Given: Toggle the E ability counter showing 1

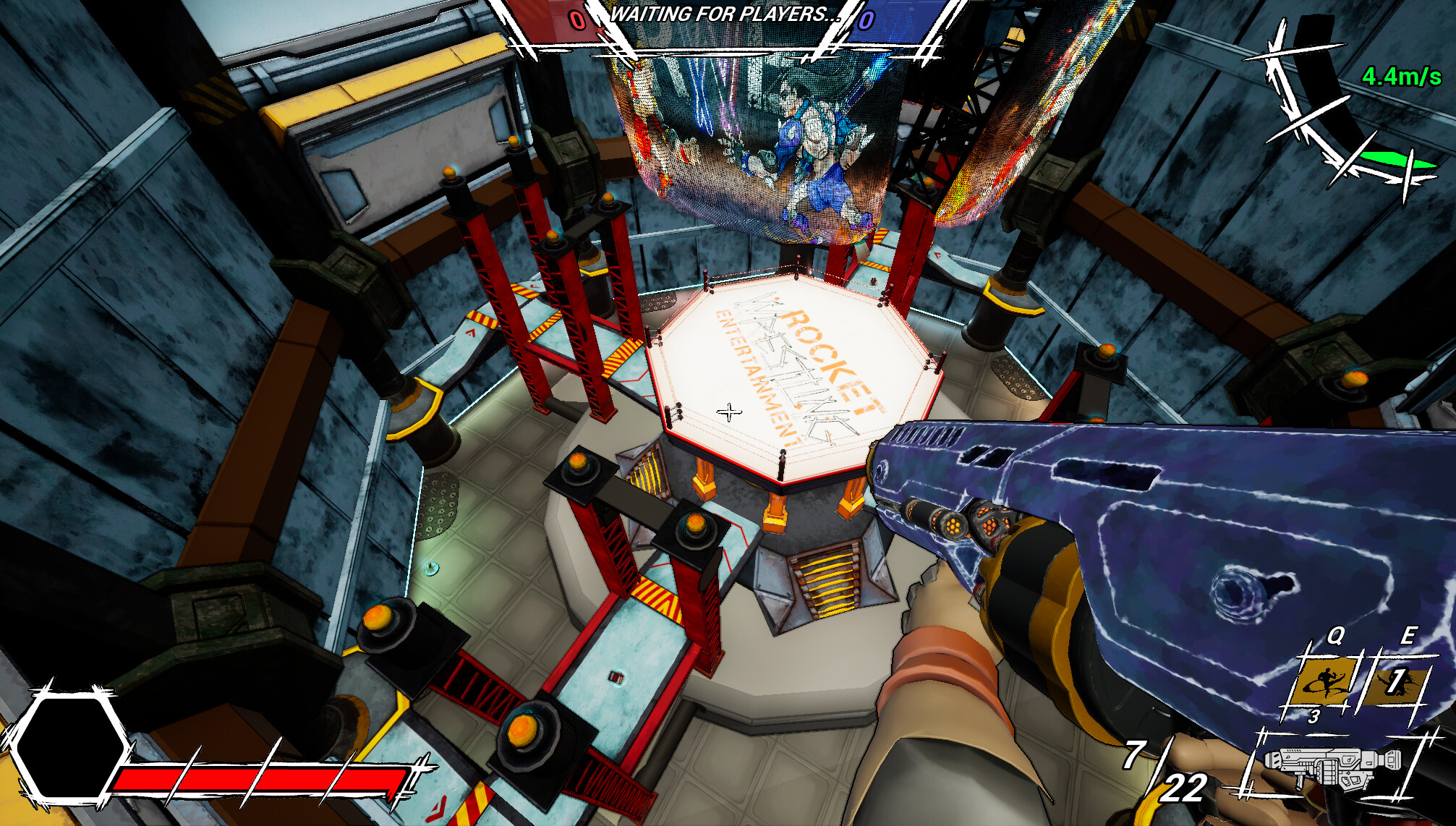Looking at the screenshot, I should click(x=1397, y=680).
